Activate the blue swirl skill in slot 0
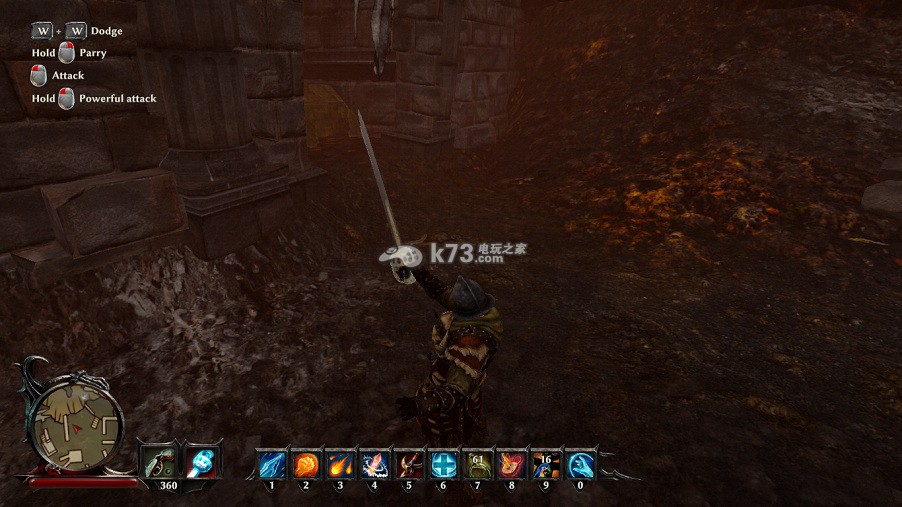The width and height of the screenshot is (902, 507). click(580, 465)
